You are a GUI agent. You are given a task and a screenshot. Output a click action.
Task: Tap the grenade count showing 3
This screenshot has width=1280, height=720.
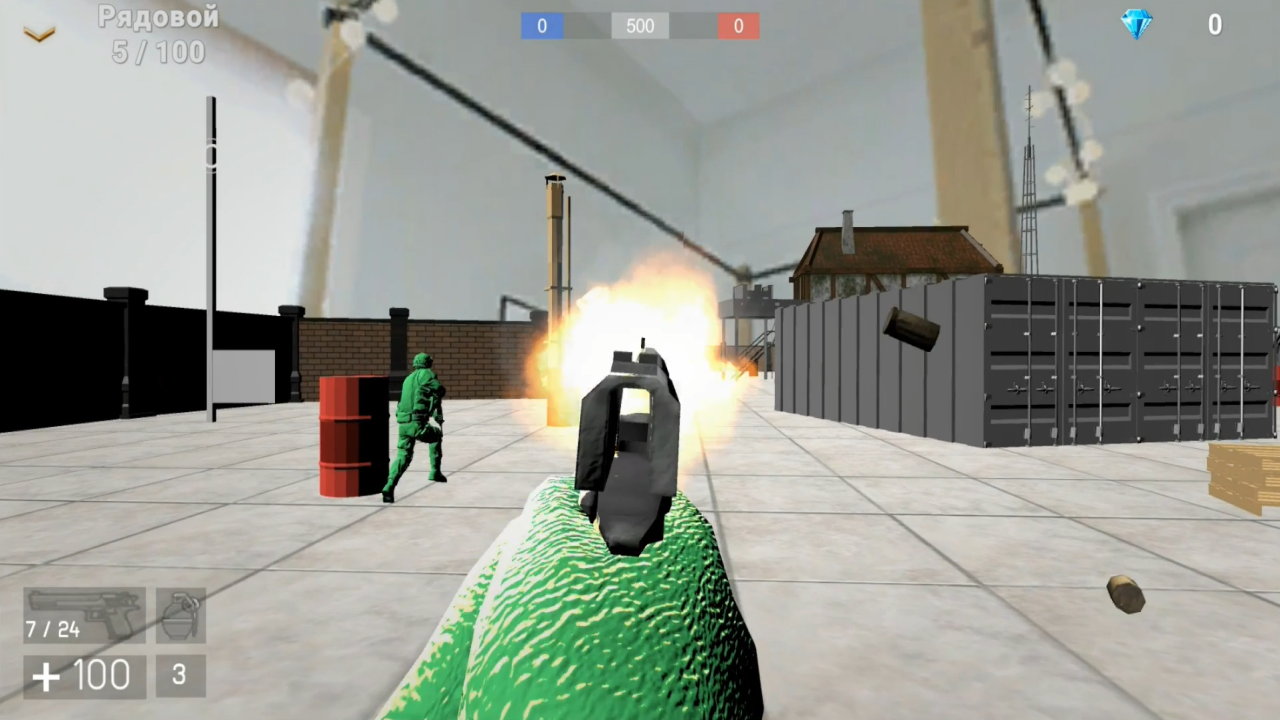(179, 675)
